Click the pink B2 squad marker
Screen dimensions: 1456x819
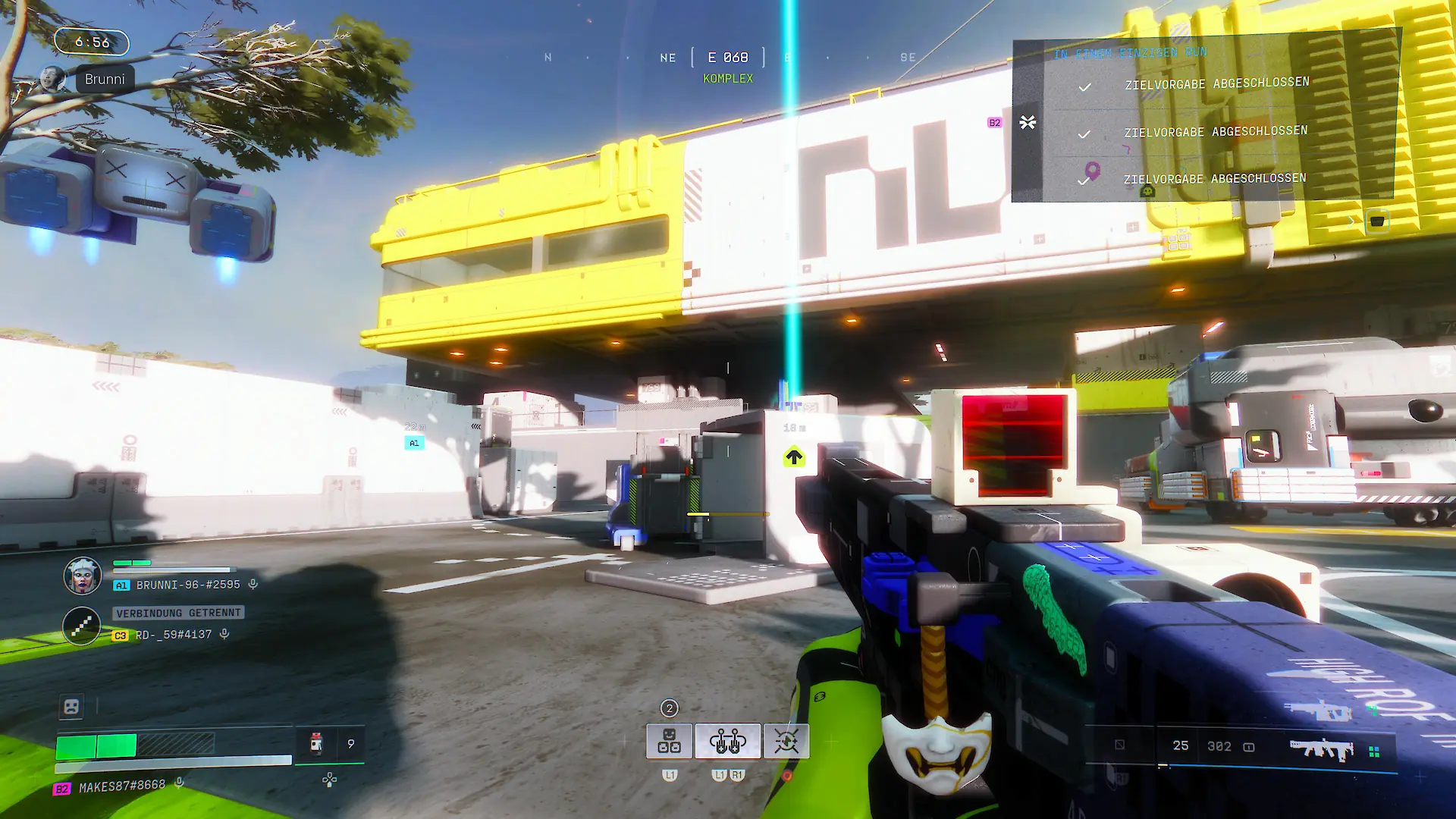(x=994, y=123)
